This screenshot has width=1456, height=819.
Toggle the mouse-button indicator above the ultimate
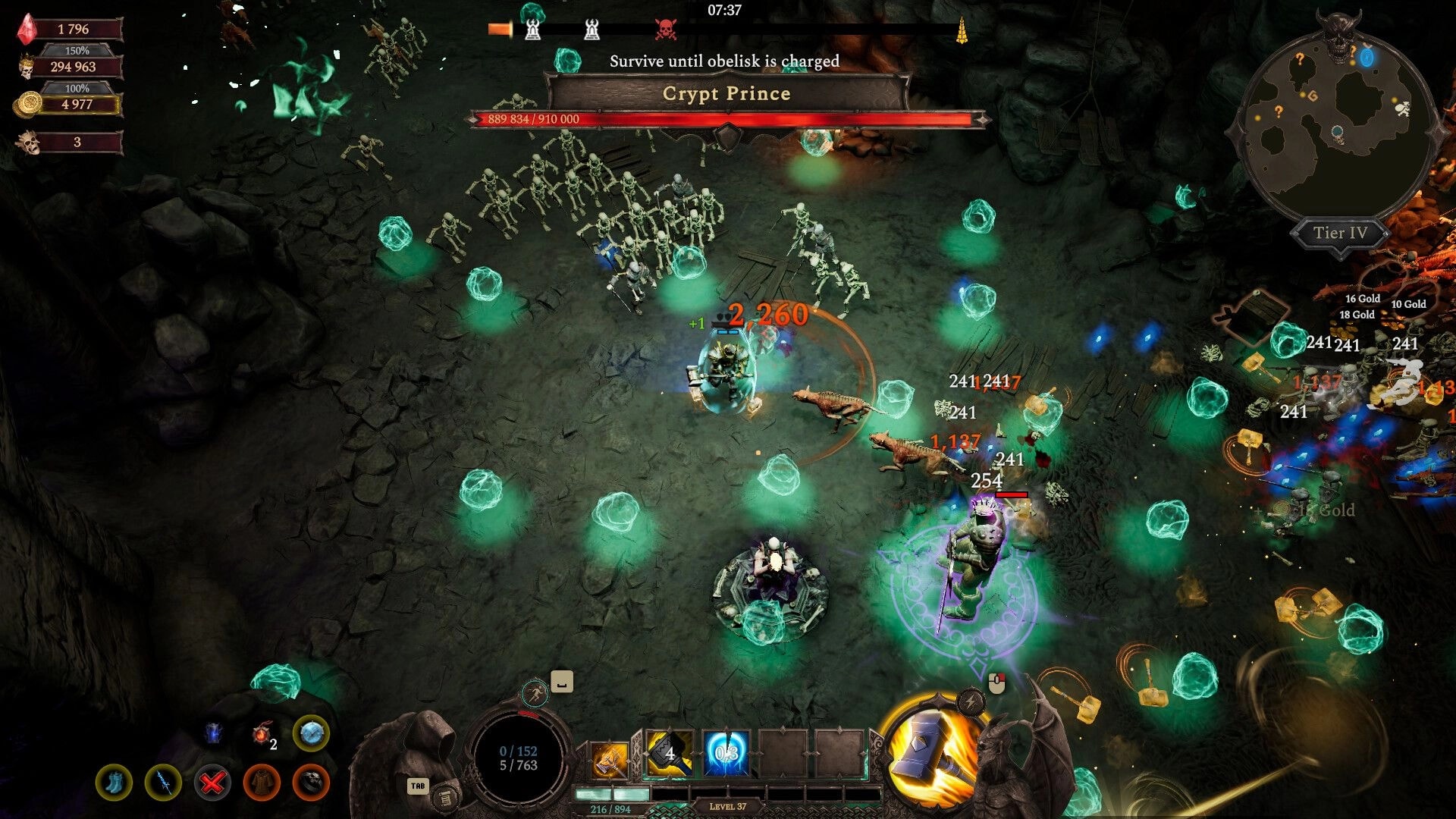[998, 682]
